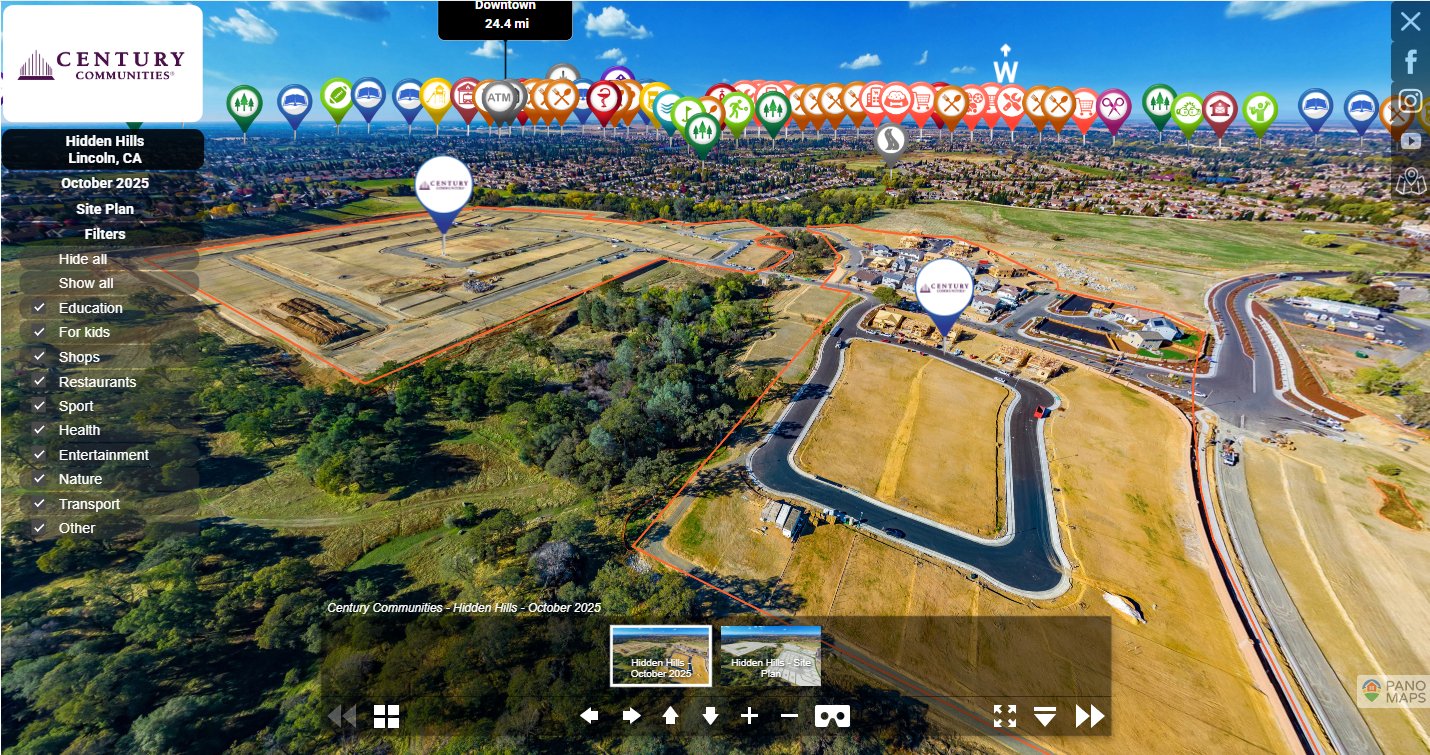Enter fullscreen mode
1430x755 pixels.
click(x=1005, y=716)
